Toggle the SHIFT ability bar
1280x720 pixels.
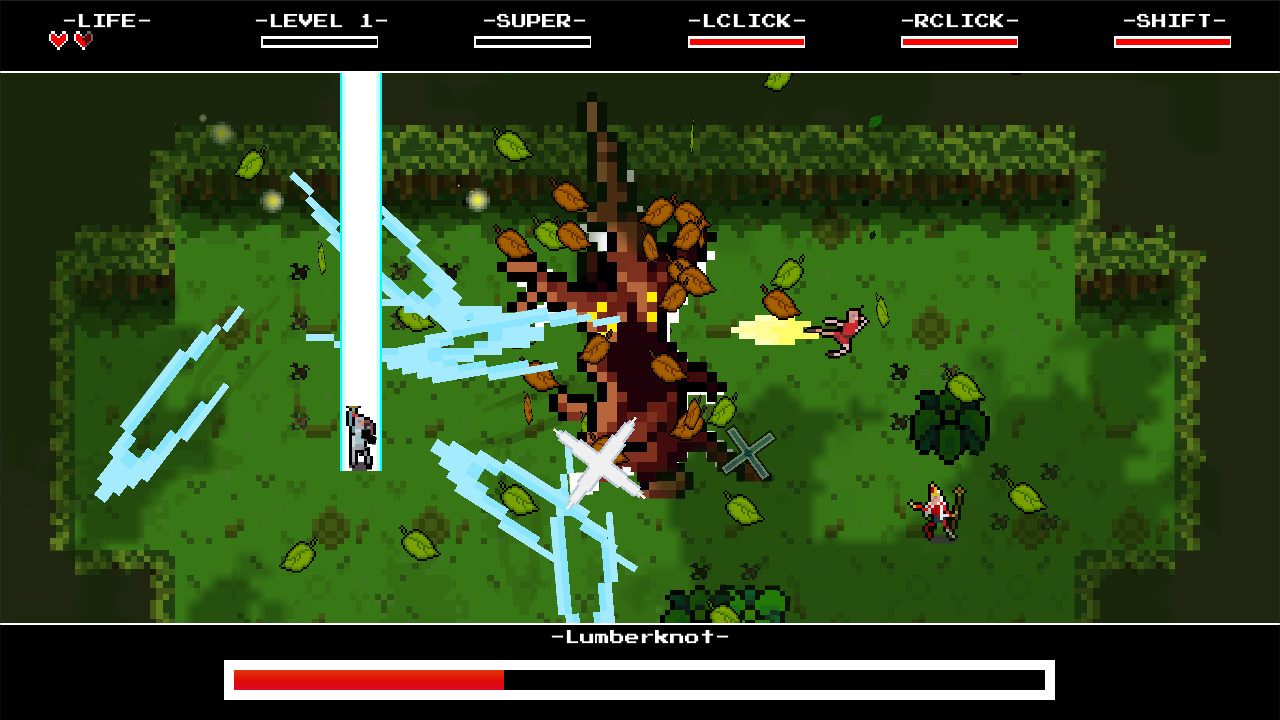click(x=1172, y=41)
